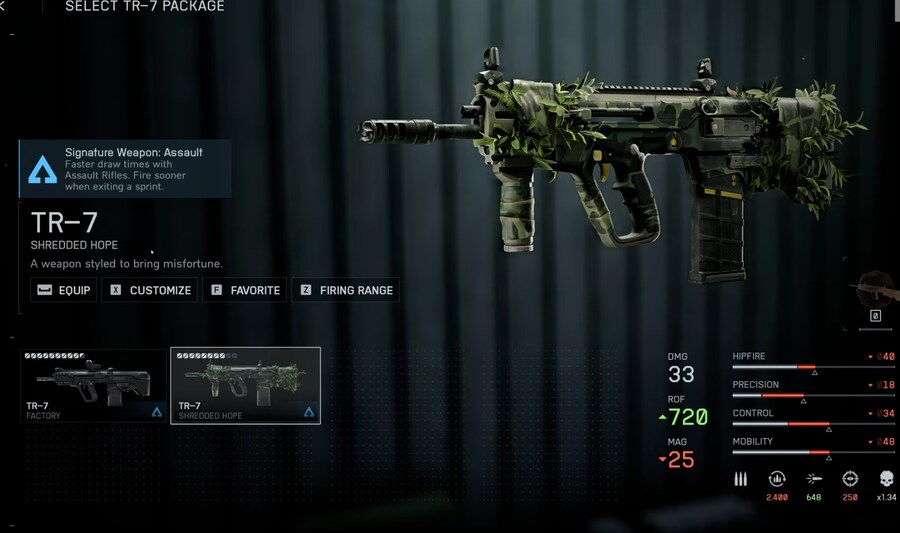
Task: Open the Customize weapon screen
Action: click(151, 290)
